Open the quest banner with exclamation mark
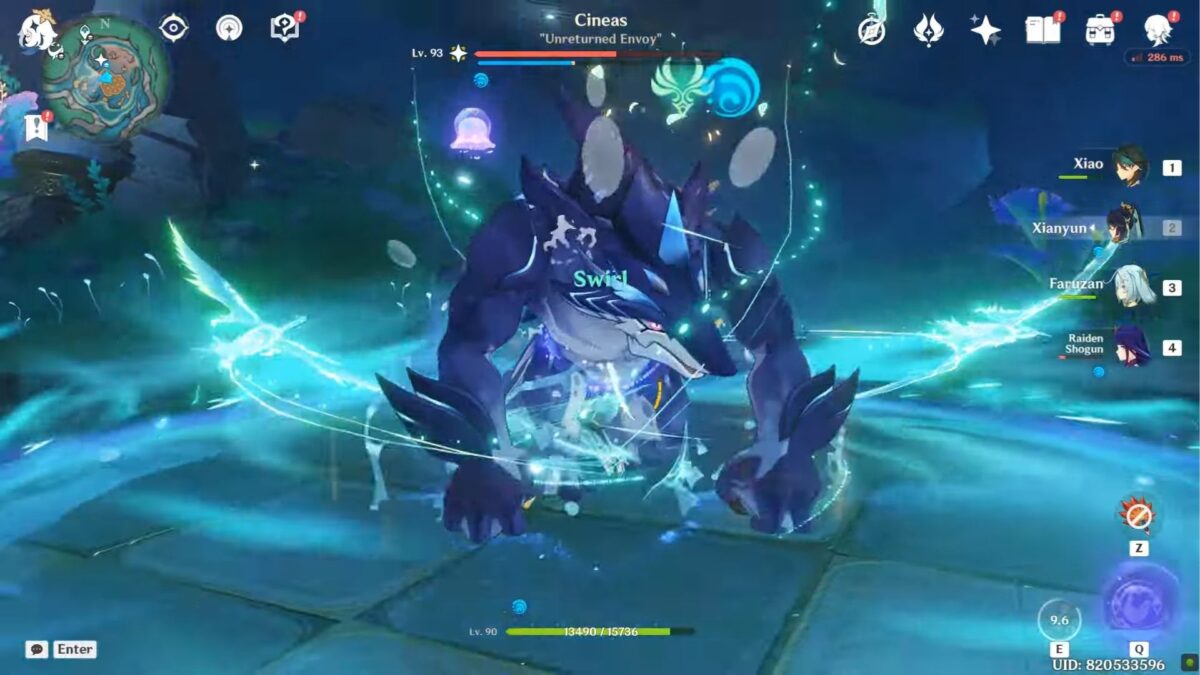The width and height of the screenshot is (1200, 675). [37, 127]
